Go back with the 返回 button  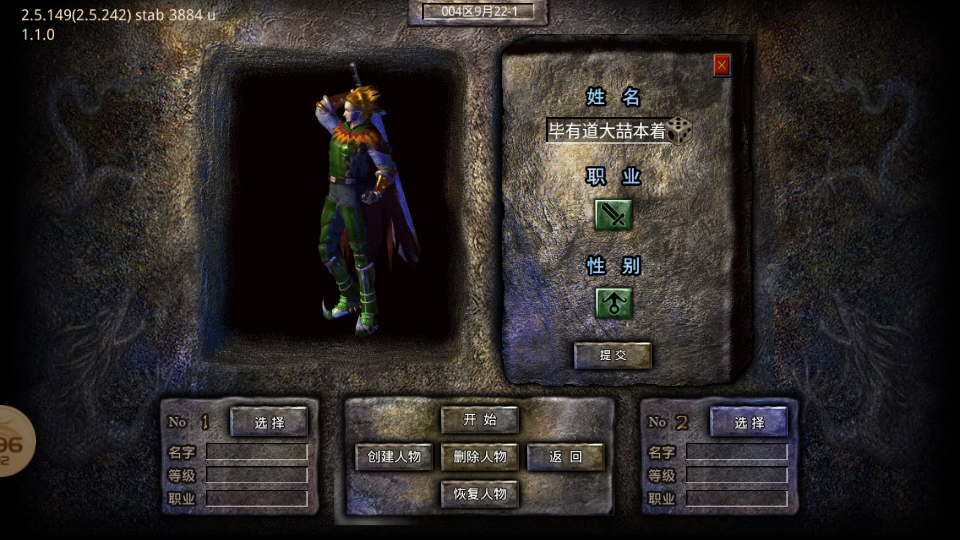pyautogui.click(x=566, y=457)
